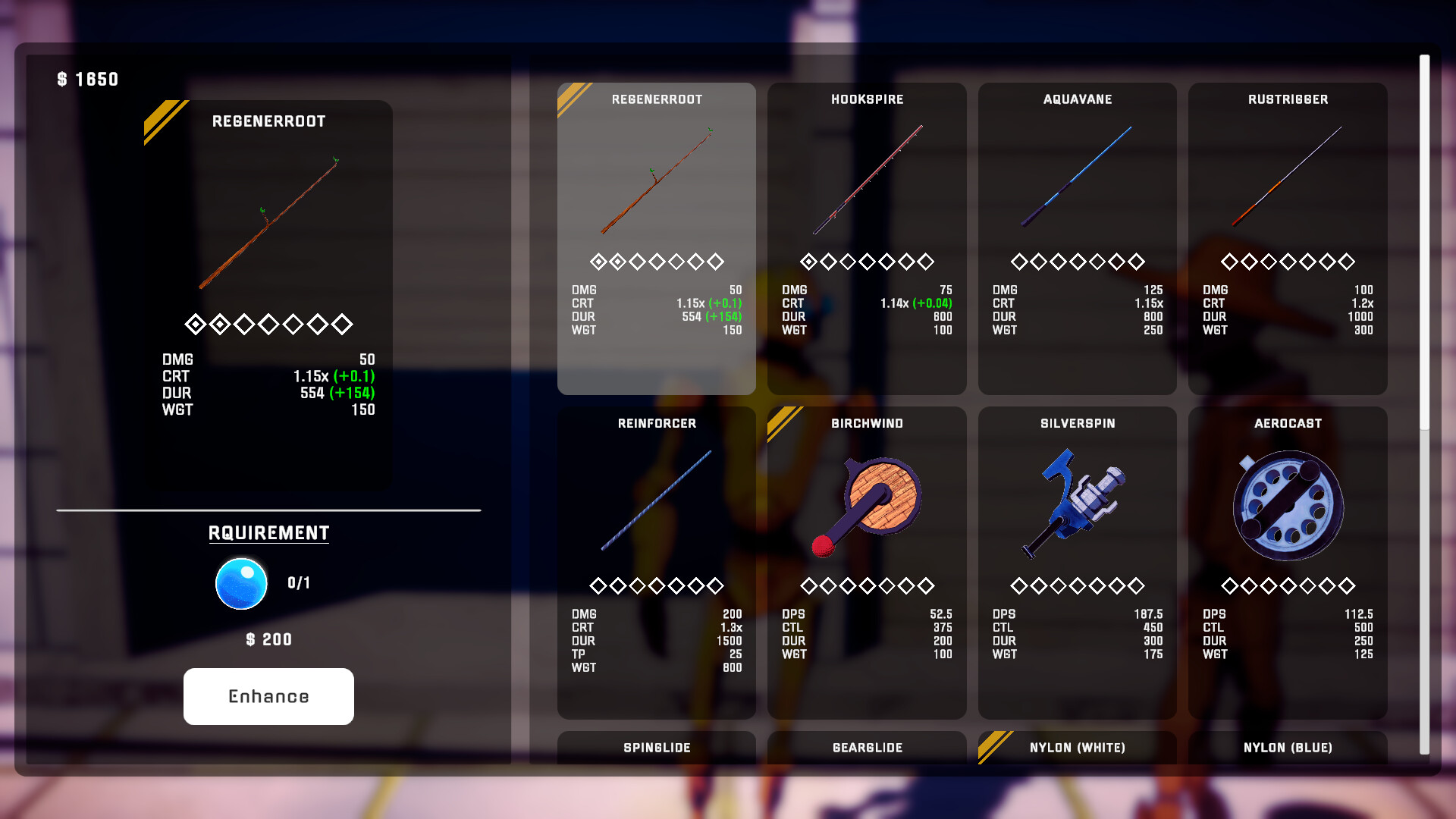The height and width of the screenshot is (819, 1456).
Task: Click the first enhancement diamond on Regenerroot preview
Action: pos(196,324)
